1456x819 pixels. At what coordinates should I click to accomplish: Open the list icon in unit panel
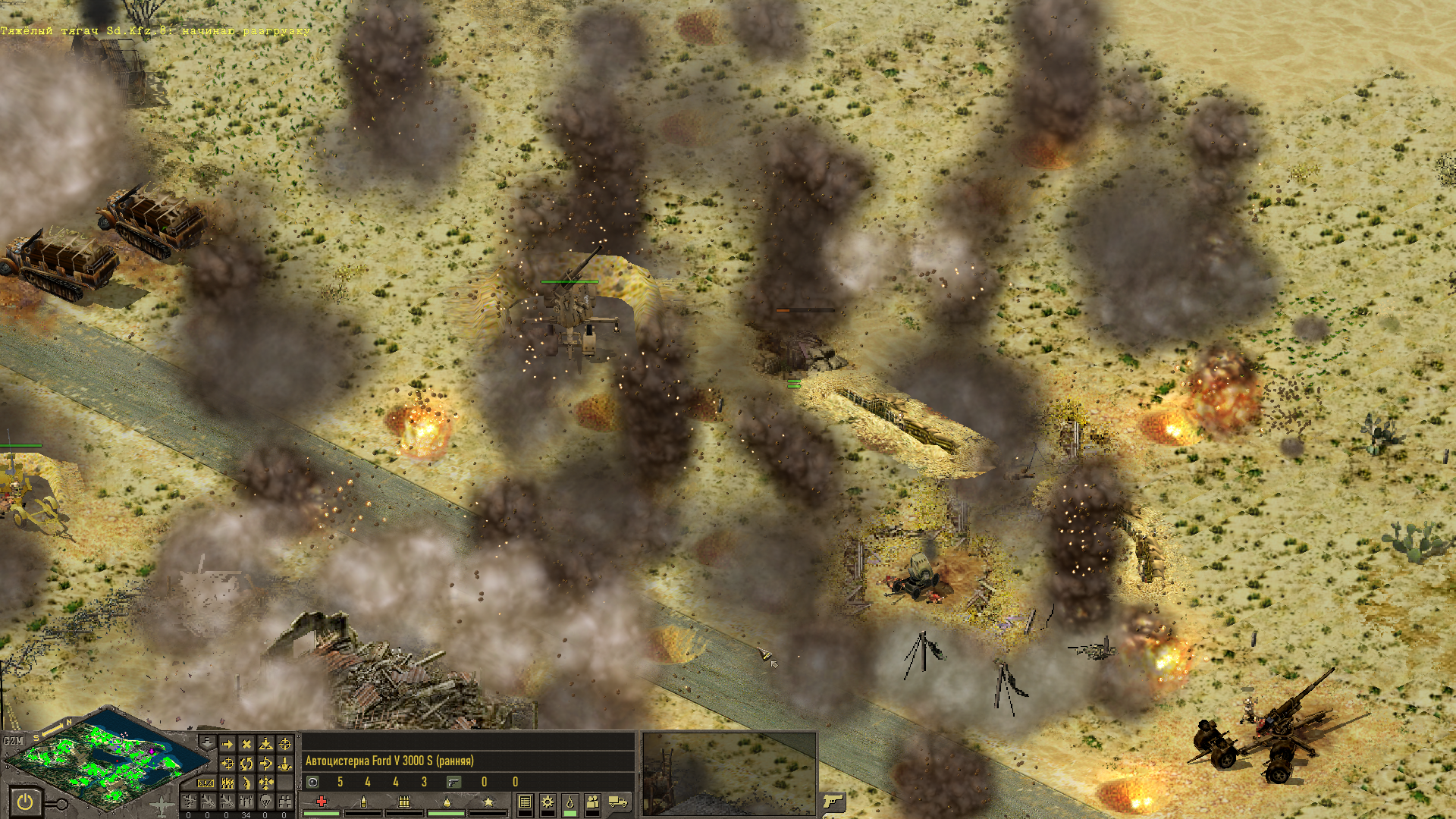525,802
